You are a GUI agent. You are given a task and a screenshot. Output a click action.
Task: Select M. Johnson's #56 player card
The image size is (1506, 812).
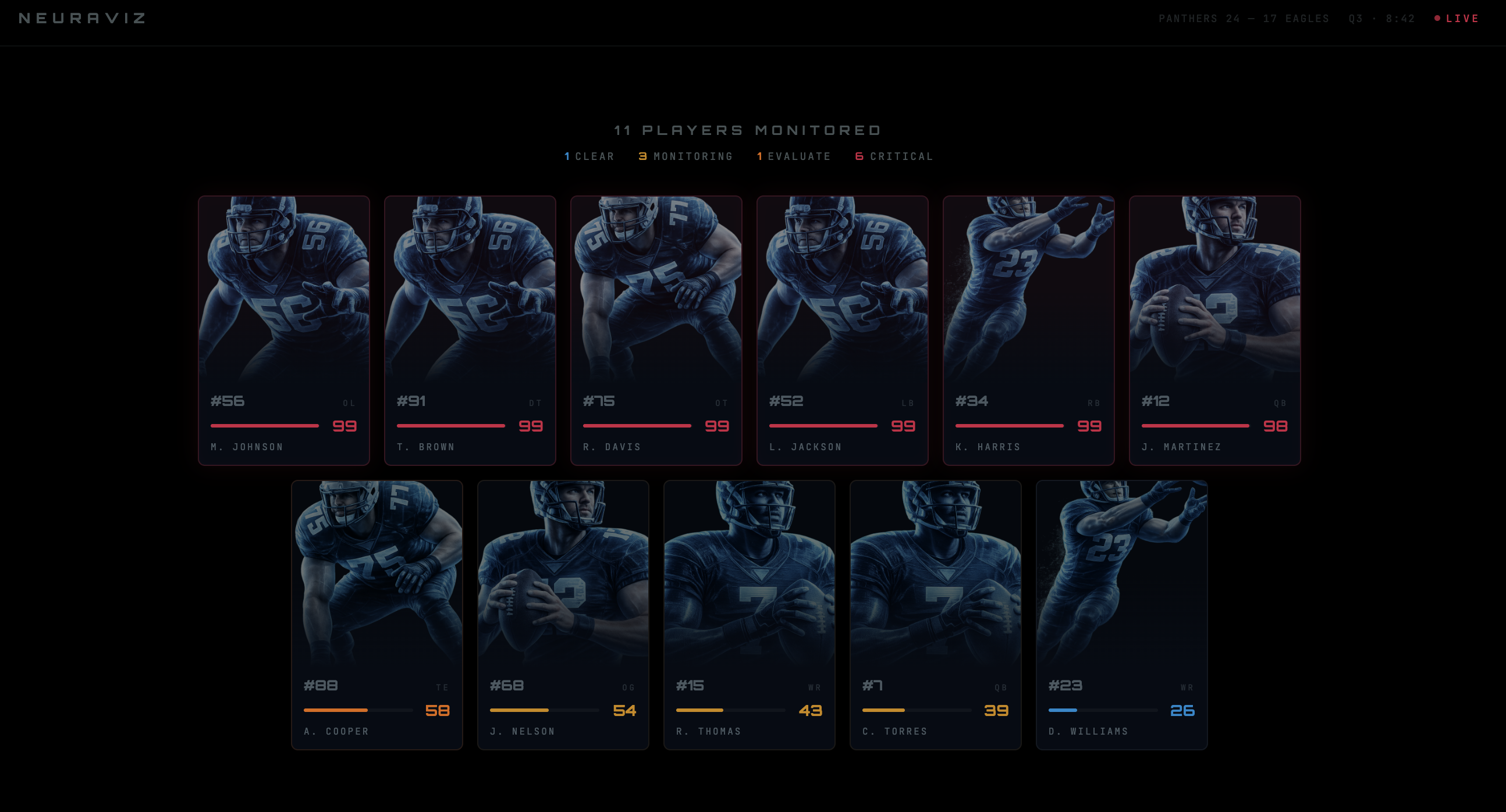point(283,330)
